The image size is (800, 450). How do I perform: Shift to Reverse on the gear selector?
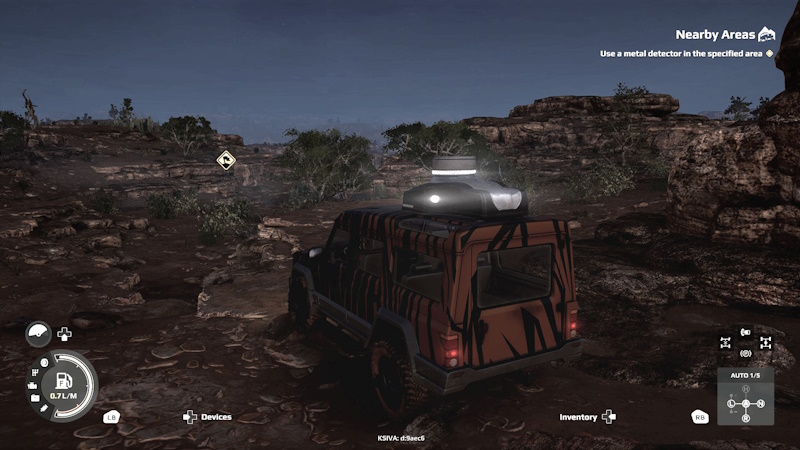tap(745, 417)
